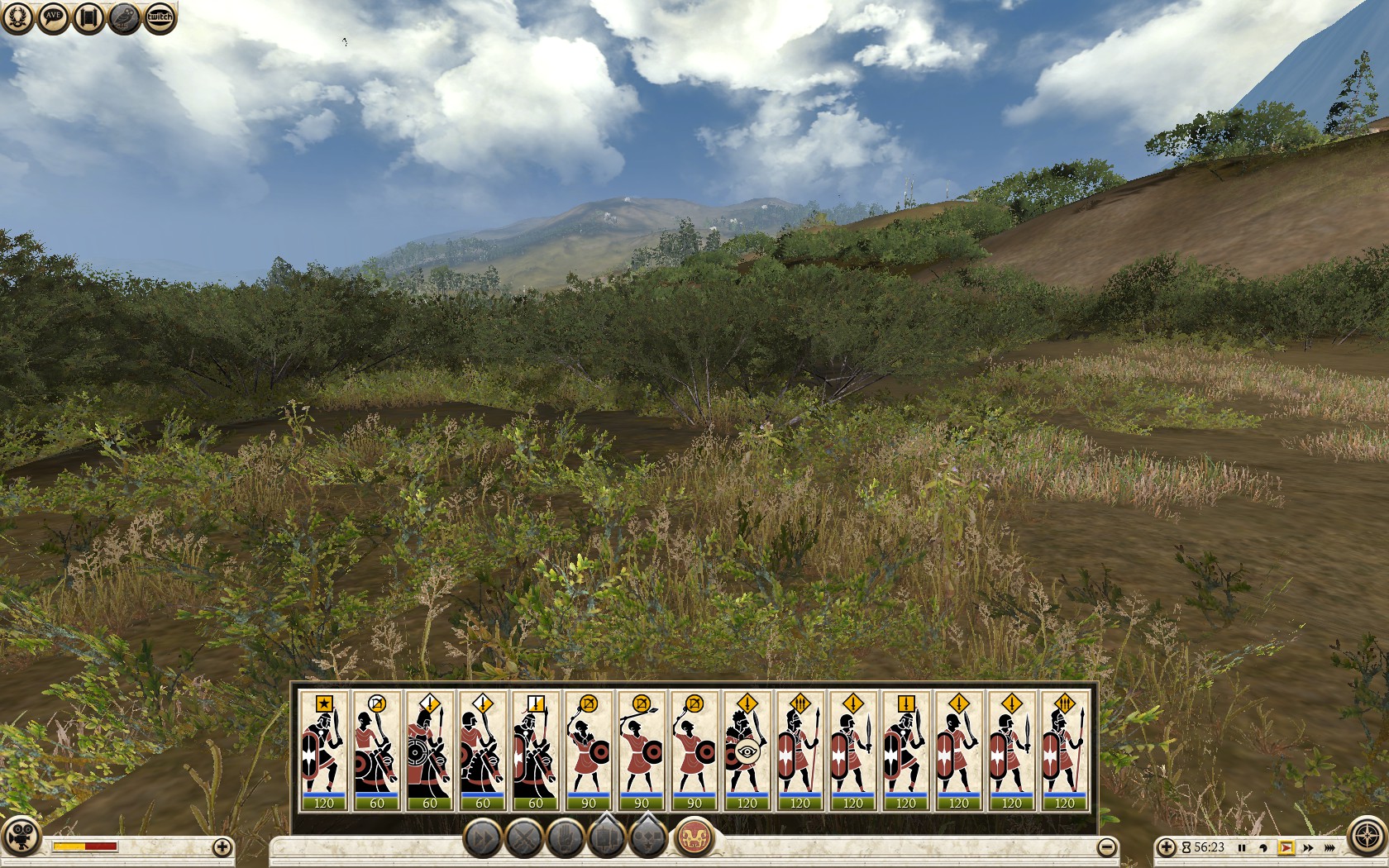Viewport: 1389px width, 868px height.
Task: Open the laurel wreath menu button
Action: click(x=17, y=17)
